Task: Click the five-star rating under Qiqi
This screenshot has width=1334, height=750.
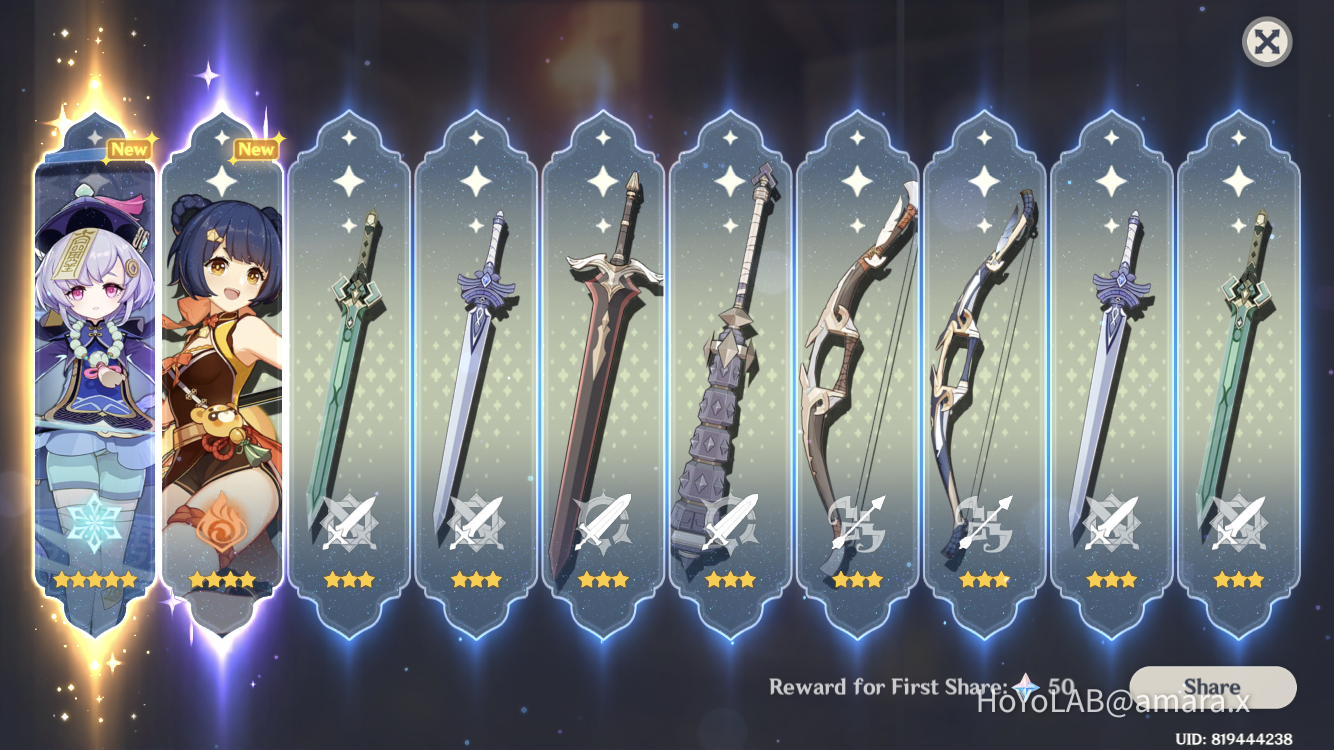Action: (96, 577)
